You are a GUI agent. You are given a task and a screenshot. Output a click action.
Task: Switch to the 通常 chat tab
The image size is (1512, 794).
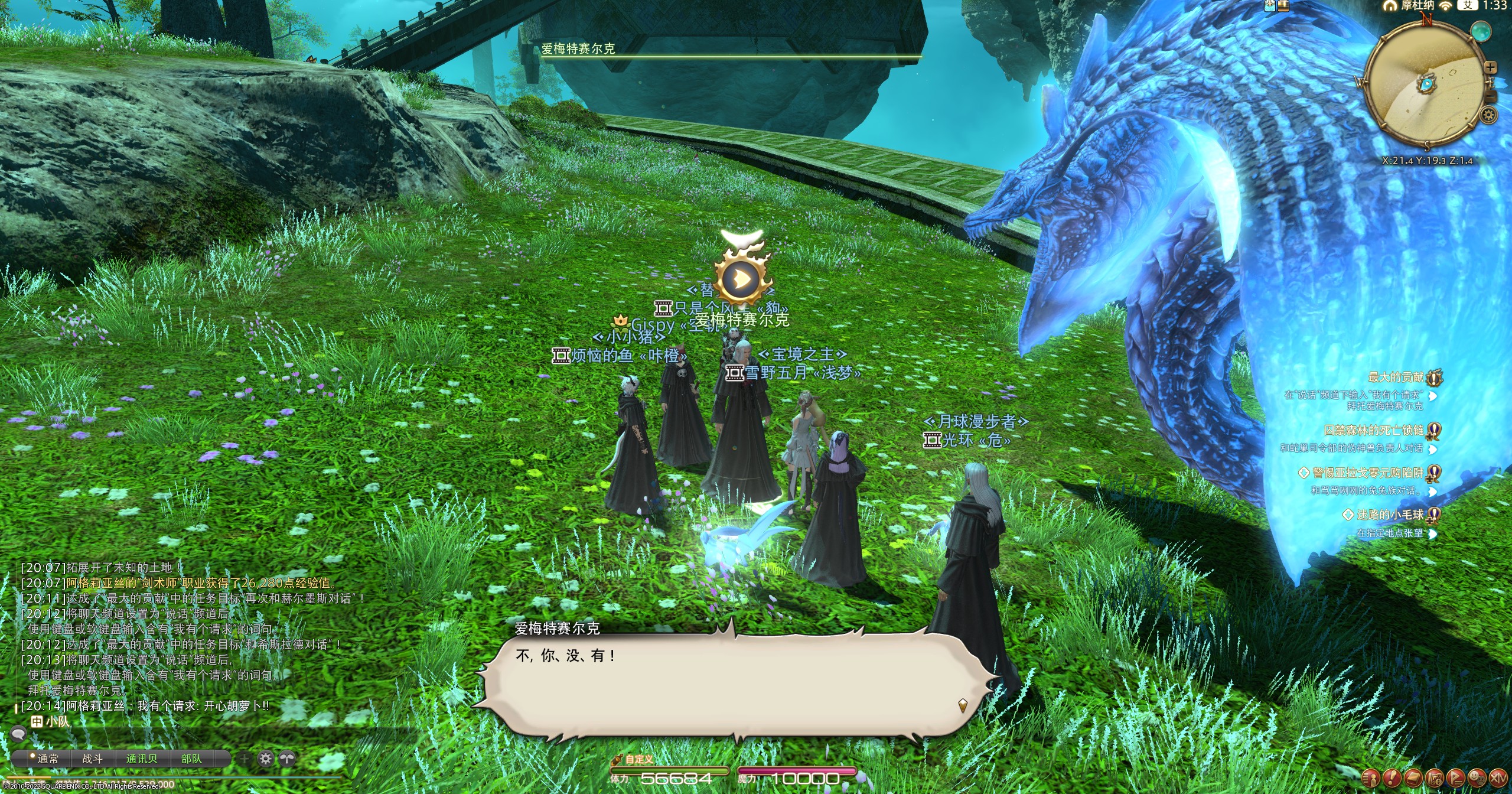(x=47, y=759)
